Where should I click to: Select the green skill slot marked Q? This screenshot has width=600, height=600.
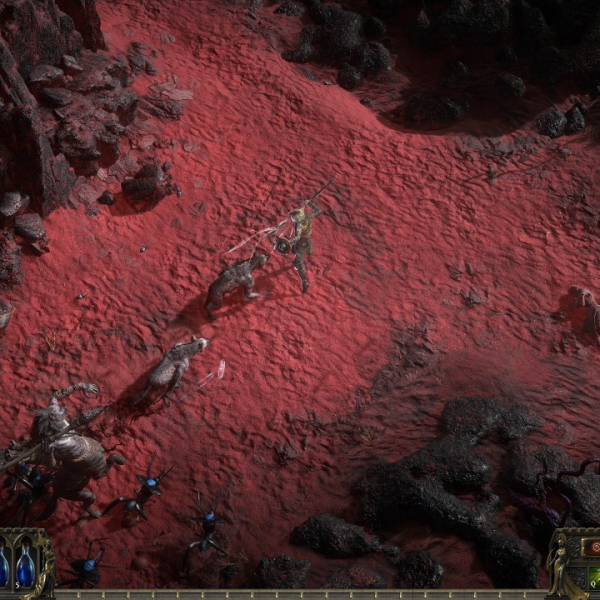click(594, 578)
